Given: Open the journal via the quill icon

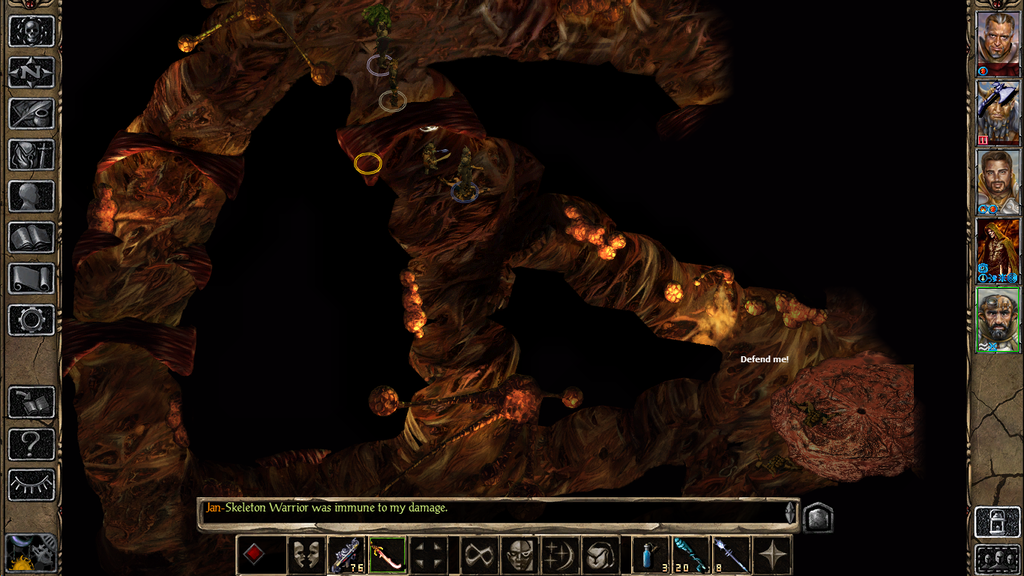Looking at the screenshot, I should tap(31, 113).
